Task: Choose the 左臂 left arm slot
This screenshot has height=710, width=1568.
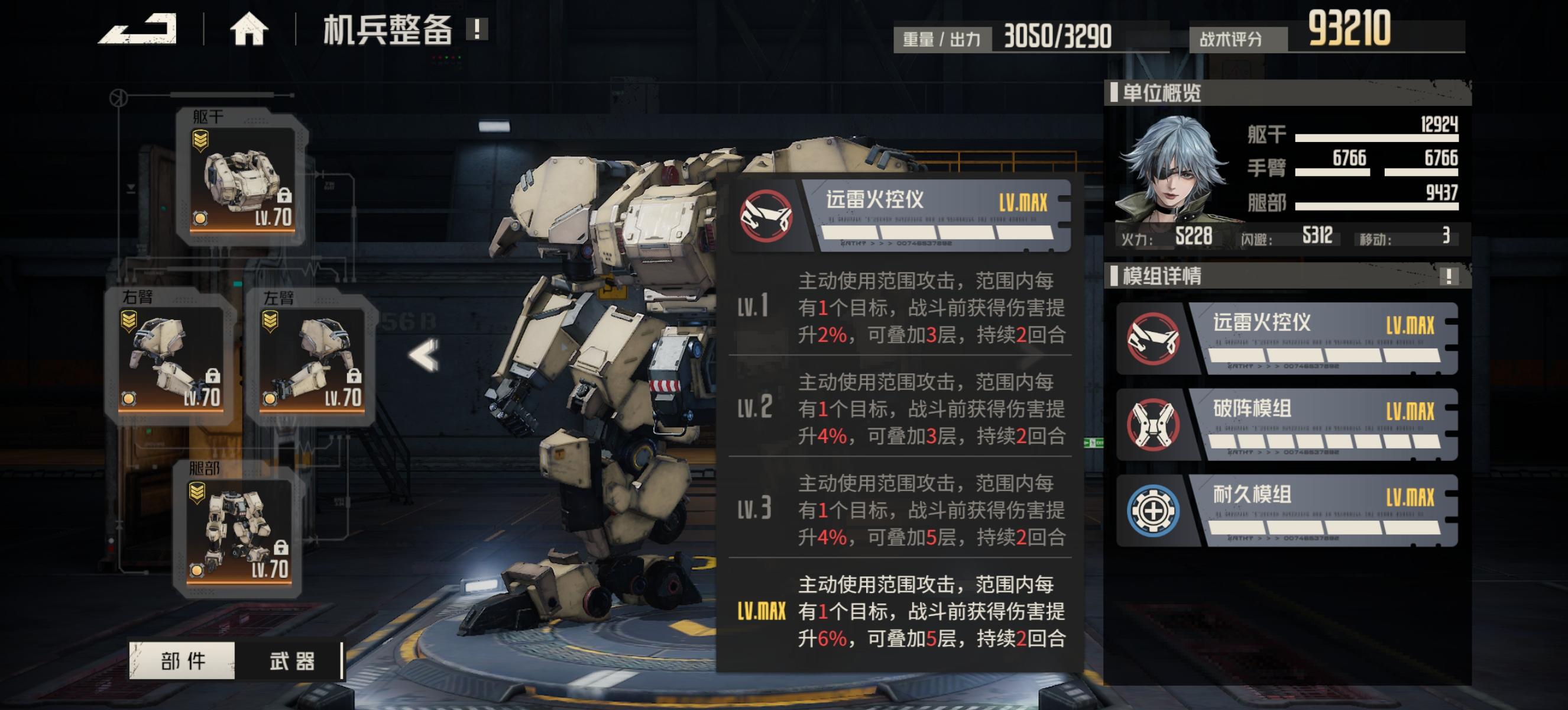Action: (312, 358)
